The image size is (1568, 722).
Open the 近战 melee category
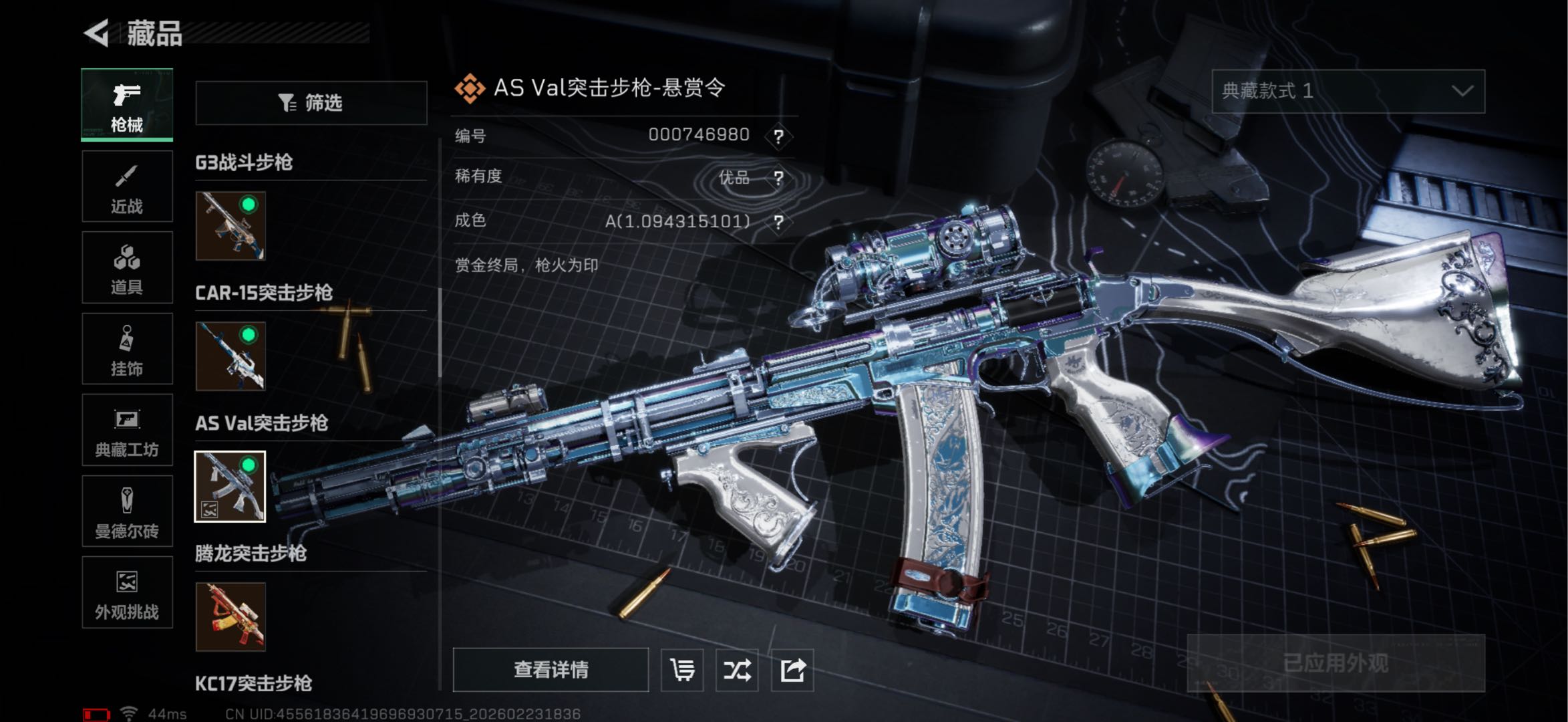coord(127,187)
